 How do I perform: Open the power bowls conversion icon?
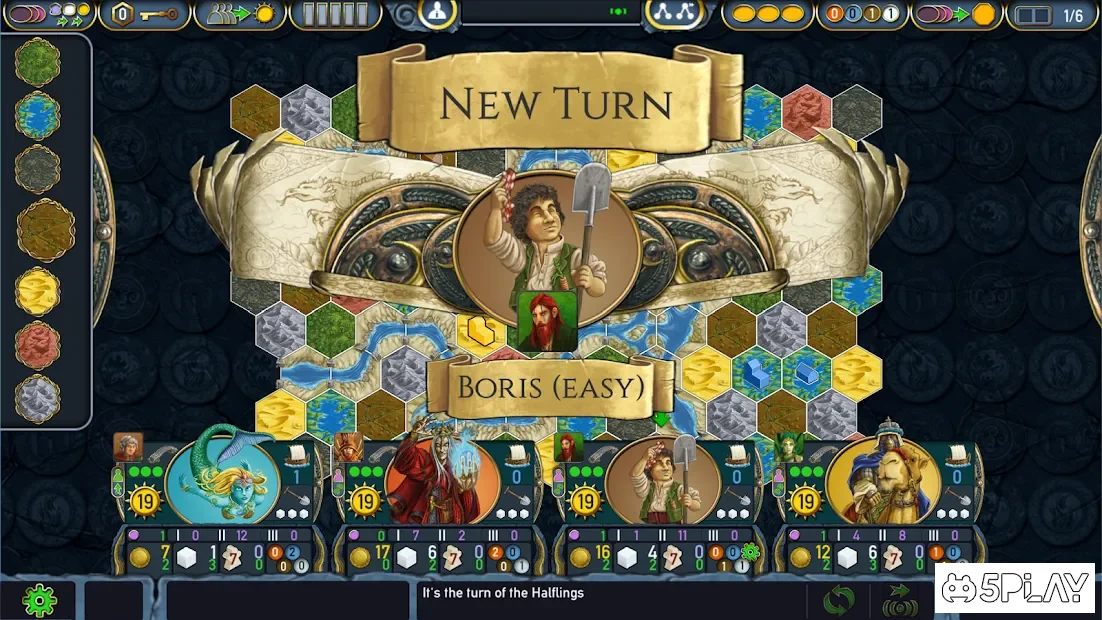[48, 15]
